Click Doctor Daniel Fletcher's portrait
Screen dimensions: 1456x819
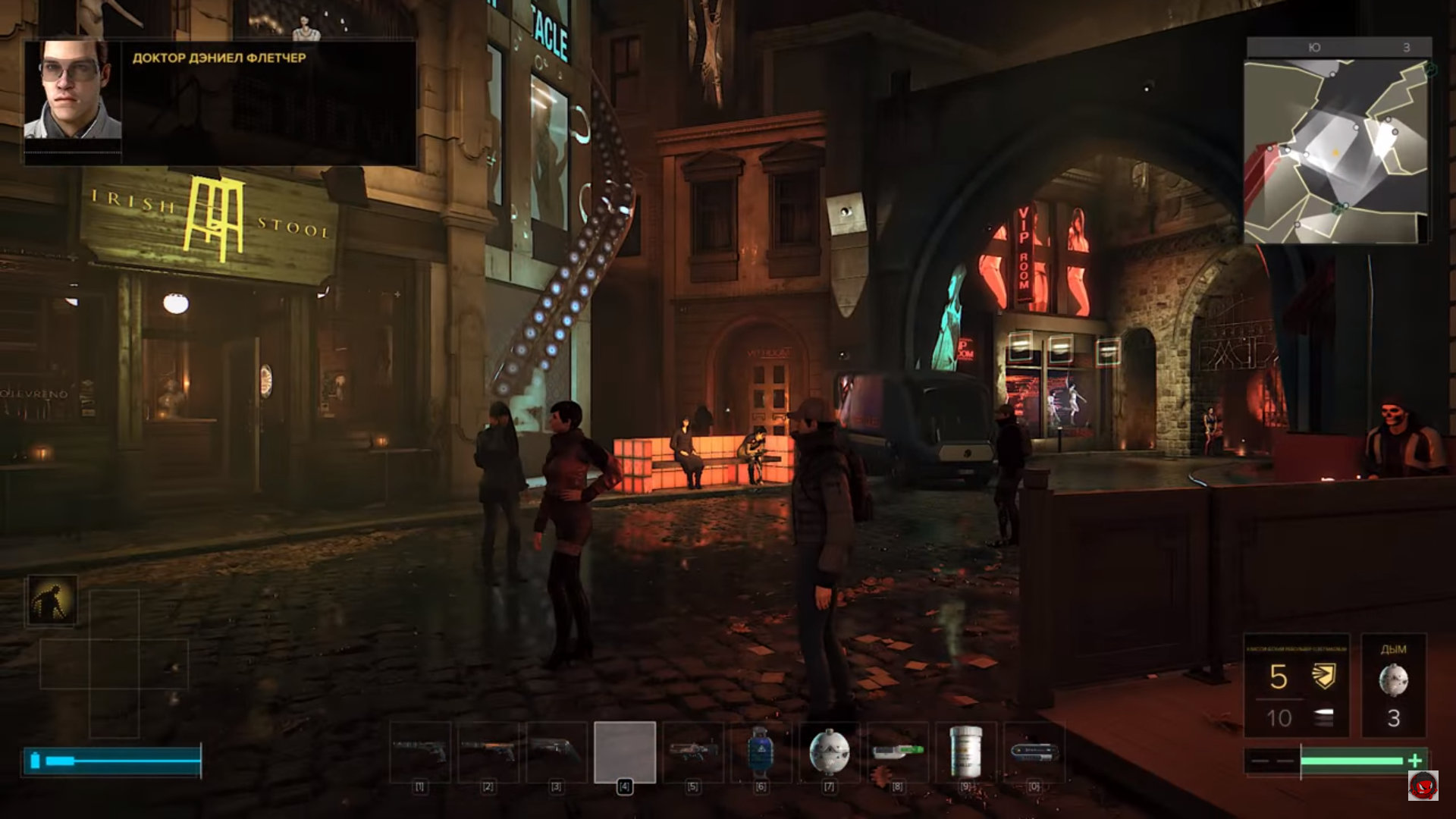(73, 91)
